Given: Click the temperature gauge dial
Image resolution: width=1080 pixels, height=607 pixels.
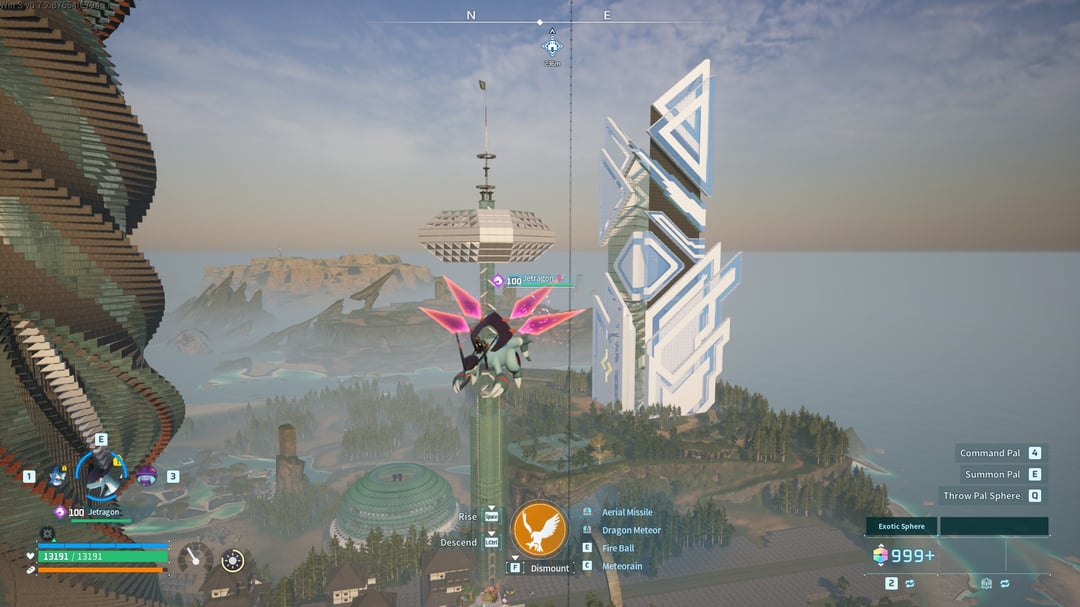Looking at the screenshot, I should coord(197,559).
